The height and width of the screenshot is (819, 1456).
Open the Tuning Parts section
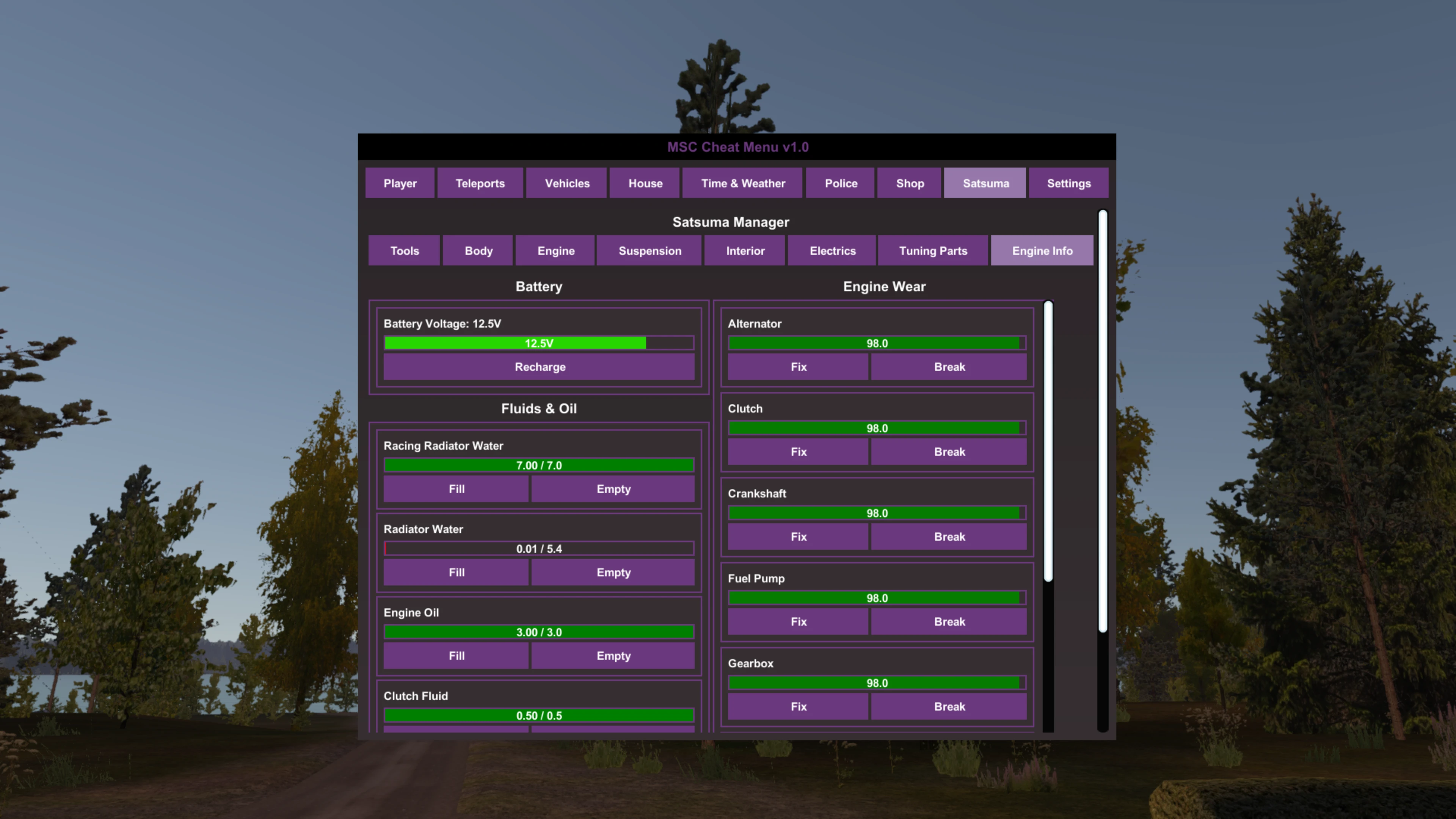coord(933,250)
